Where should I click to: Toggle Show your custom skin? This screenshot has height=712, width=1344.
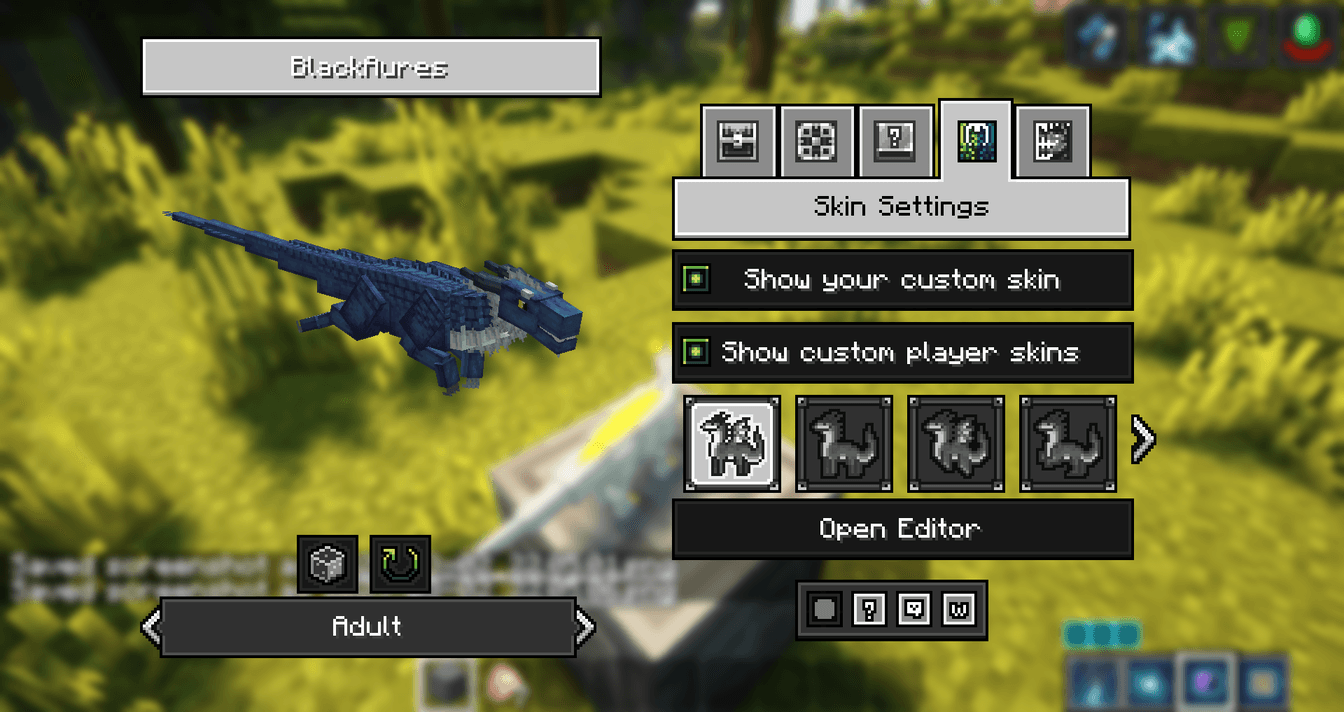[696, 279]
